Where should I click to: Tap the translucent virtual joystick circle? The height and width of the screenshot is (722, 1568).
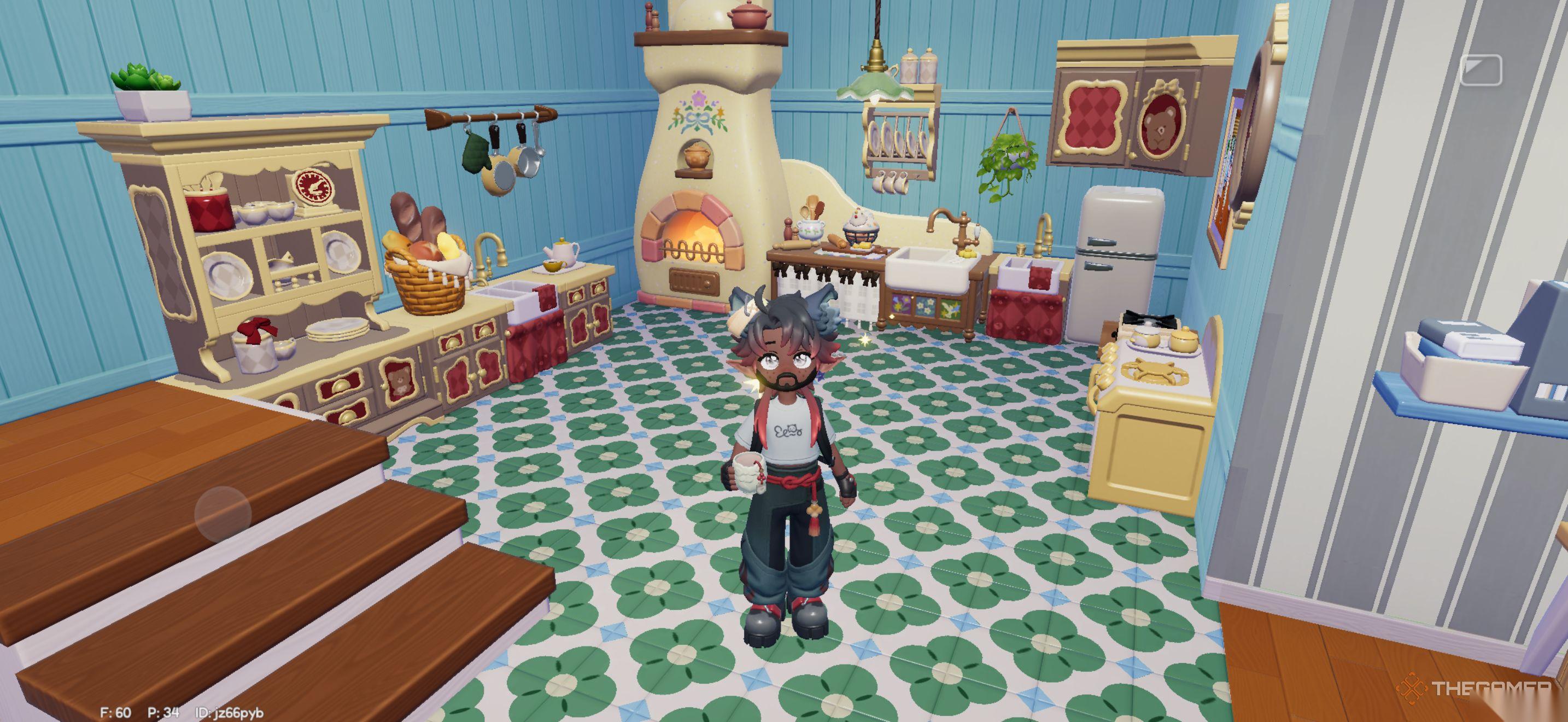click(x=223, y=514)
